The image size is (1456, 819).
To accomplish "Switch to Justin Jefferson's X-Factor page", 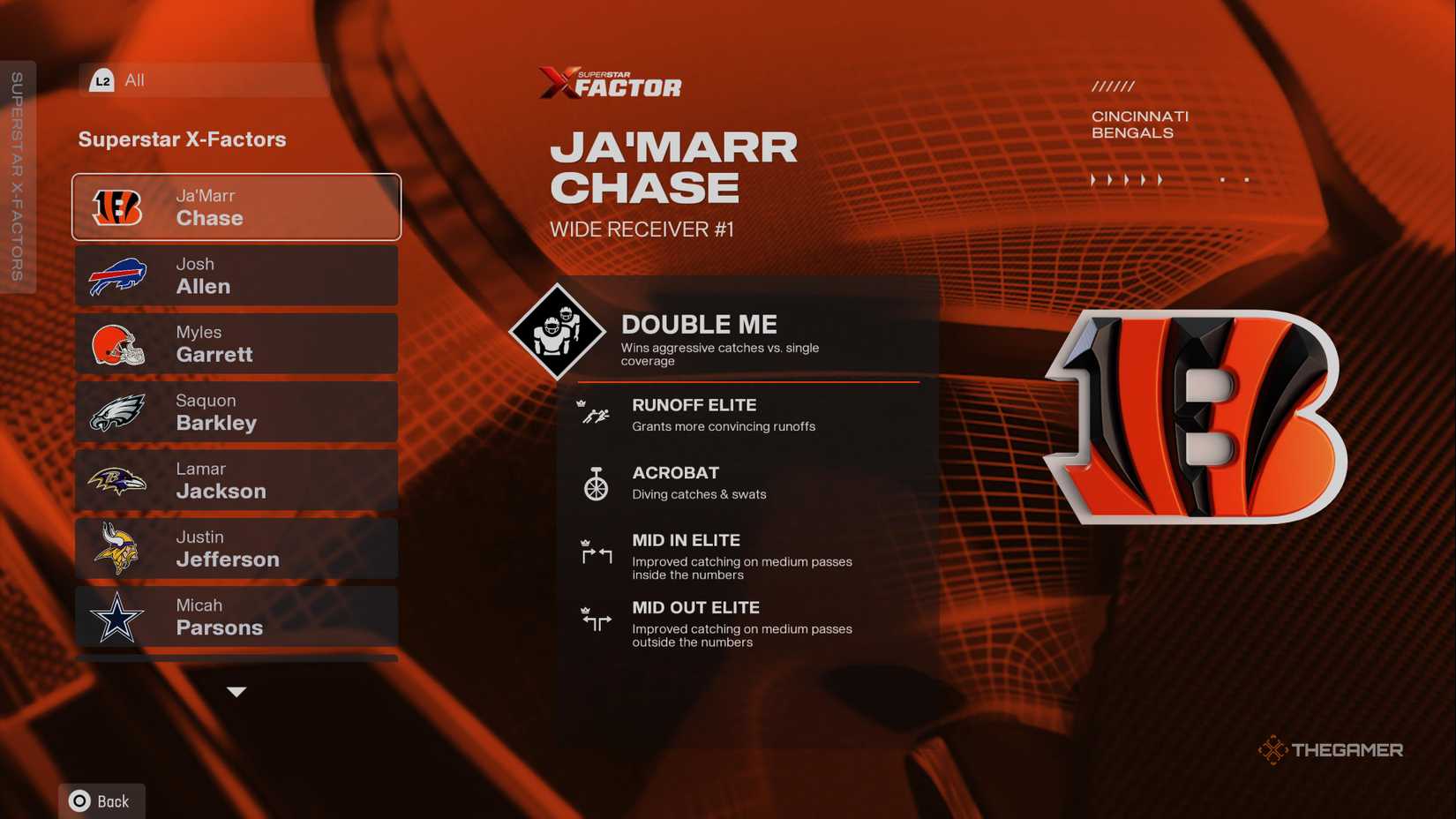I will coord(236,548).
